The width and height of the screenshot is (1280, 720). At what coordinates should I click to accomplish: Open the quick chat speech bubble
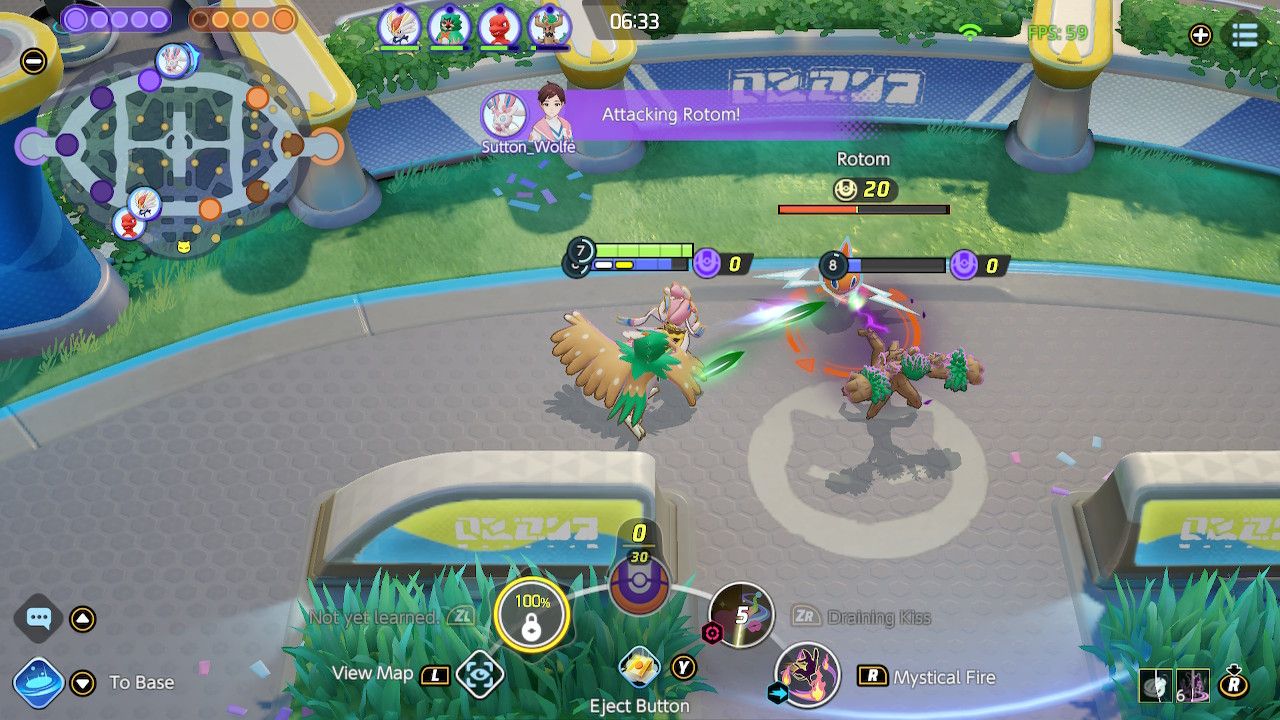click(x=39, y=618)
